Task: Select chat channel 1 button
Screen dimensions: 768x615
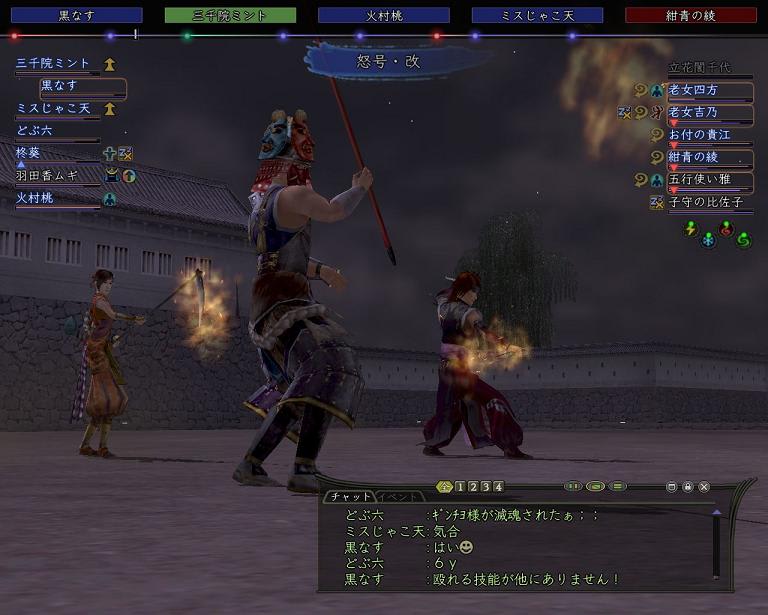Action: [x=460, y=487]
